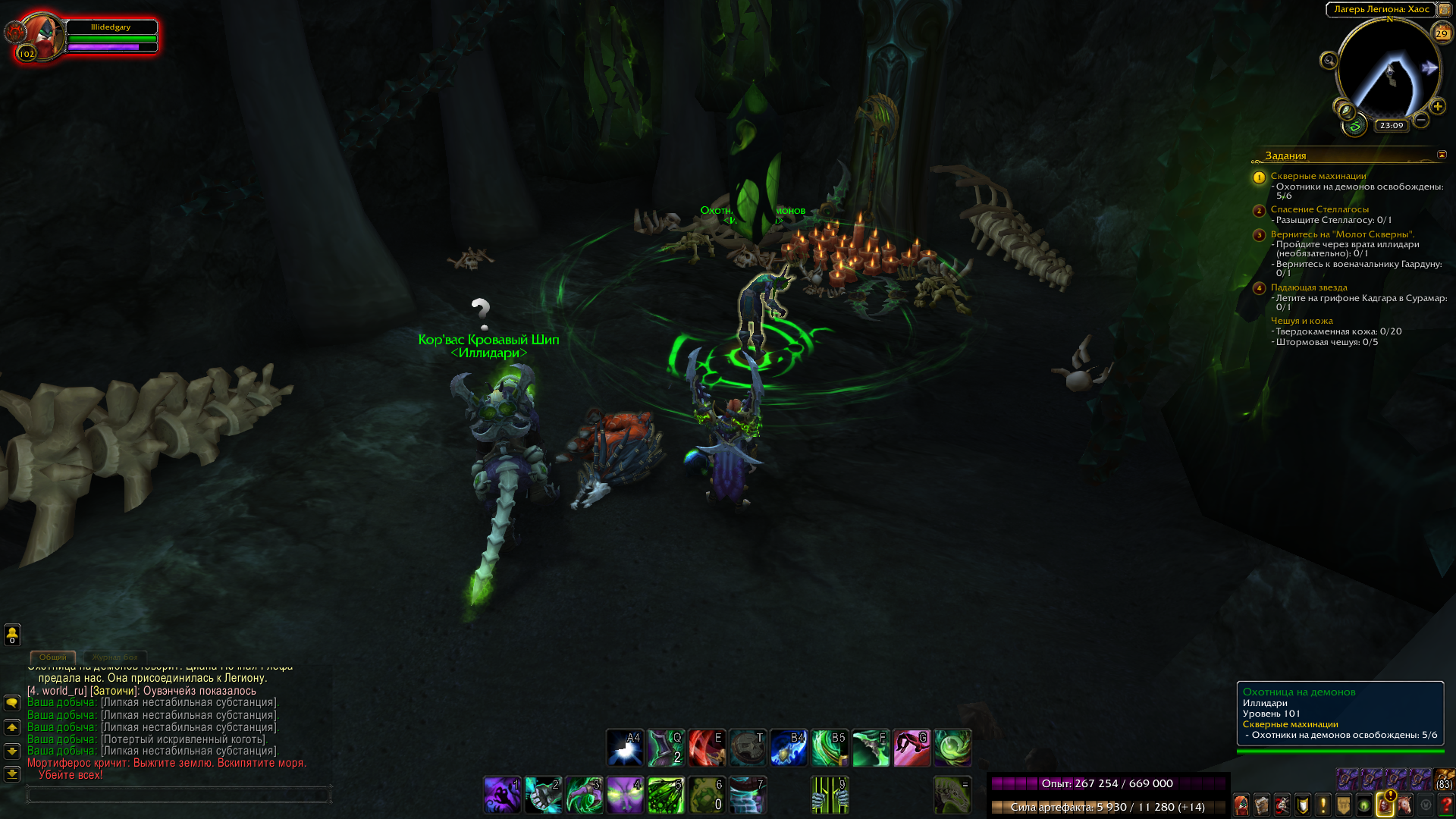Screen dimensions: 1456x819
Task: Click the chat message input box
Action: tap(178, 795)
